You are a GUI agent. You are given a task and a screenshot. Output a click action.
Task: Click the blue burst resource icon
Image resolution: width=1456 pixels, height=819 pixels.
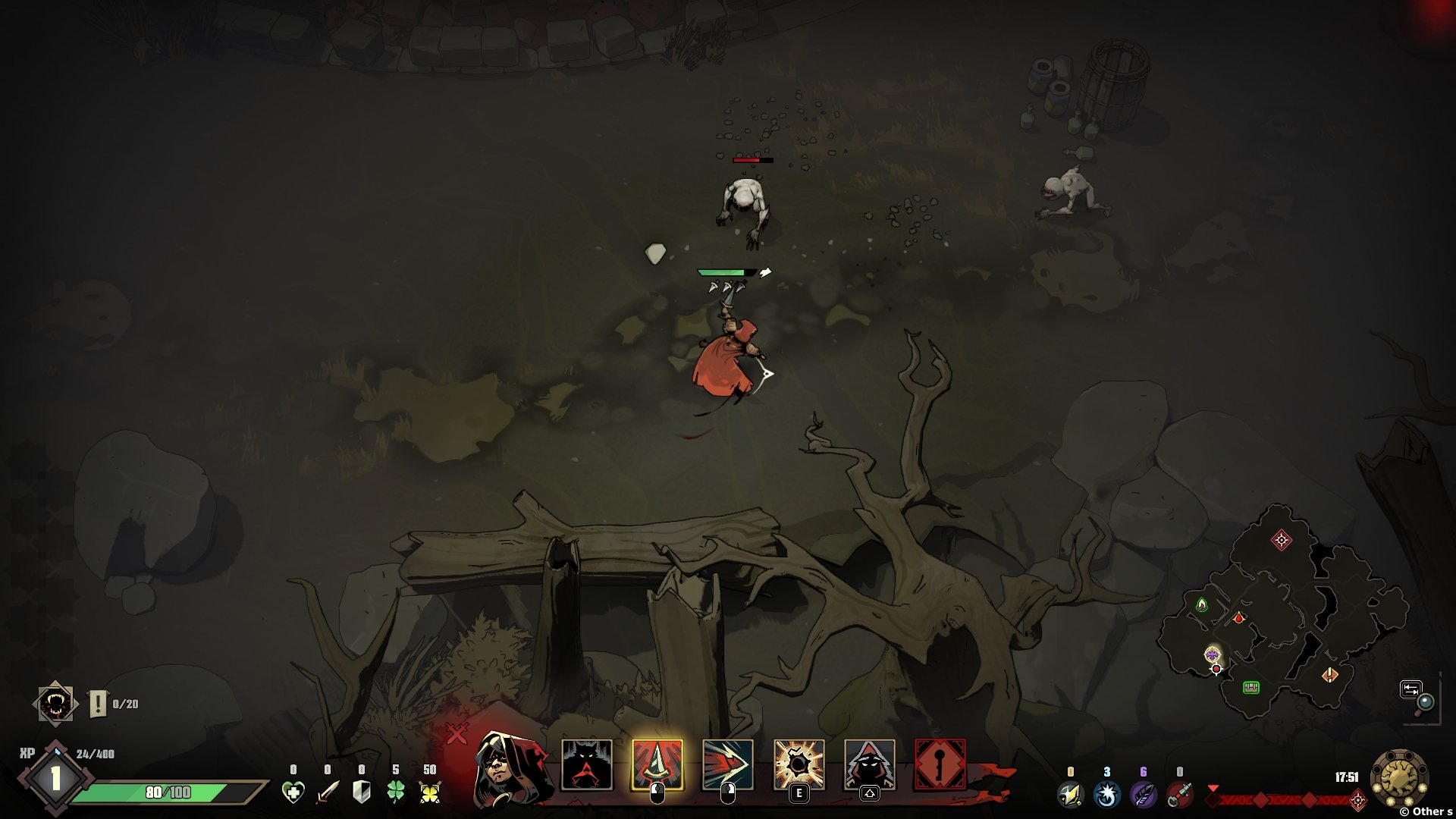point(1106,794)
